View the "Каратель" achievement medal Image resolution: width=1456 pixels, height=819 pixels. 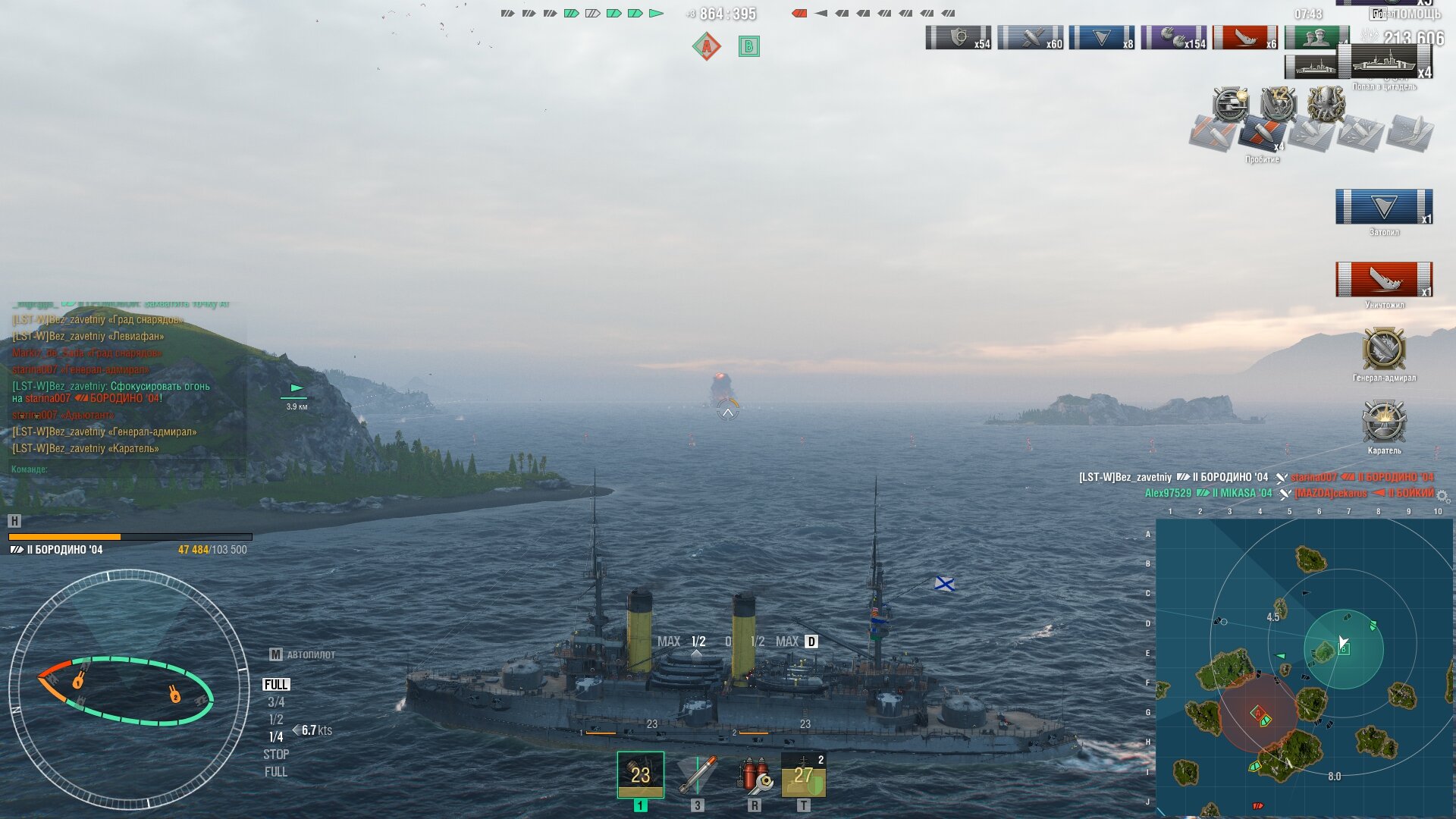pyautogui.click(x=1384, y=422)
